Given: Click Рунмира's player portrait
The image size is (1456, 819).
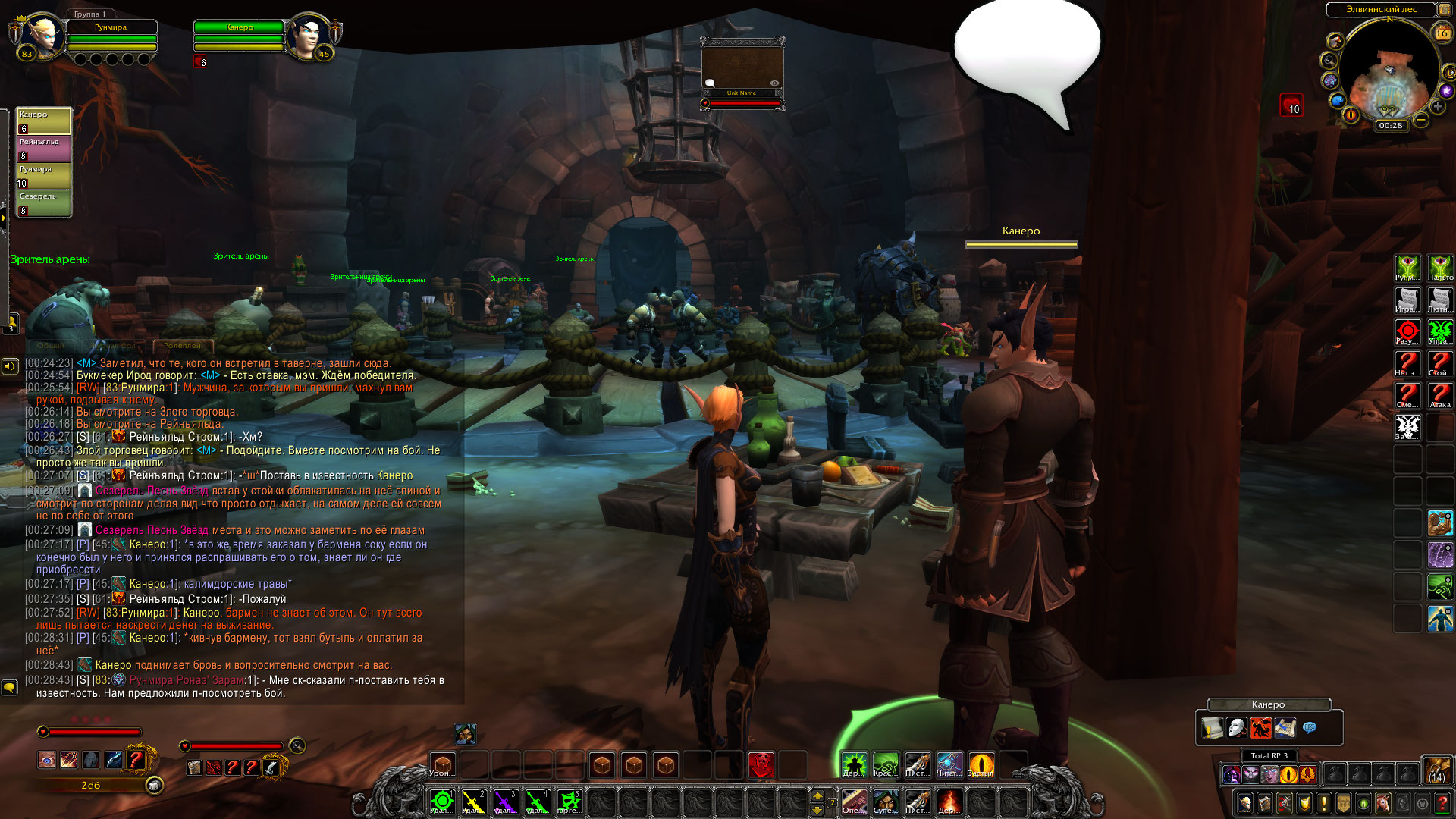Looking at the screenshot, I should point(40,36).
